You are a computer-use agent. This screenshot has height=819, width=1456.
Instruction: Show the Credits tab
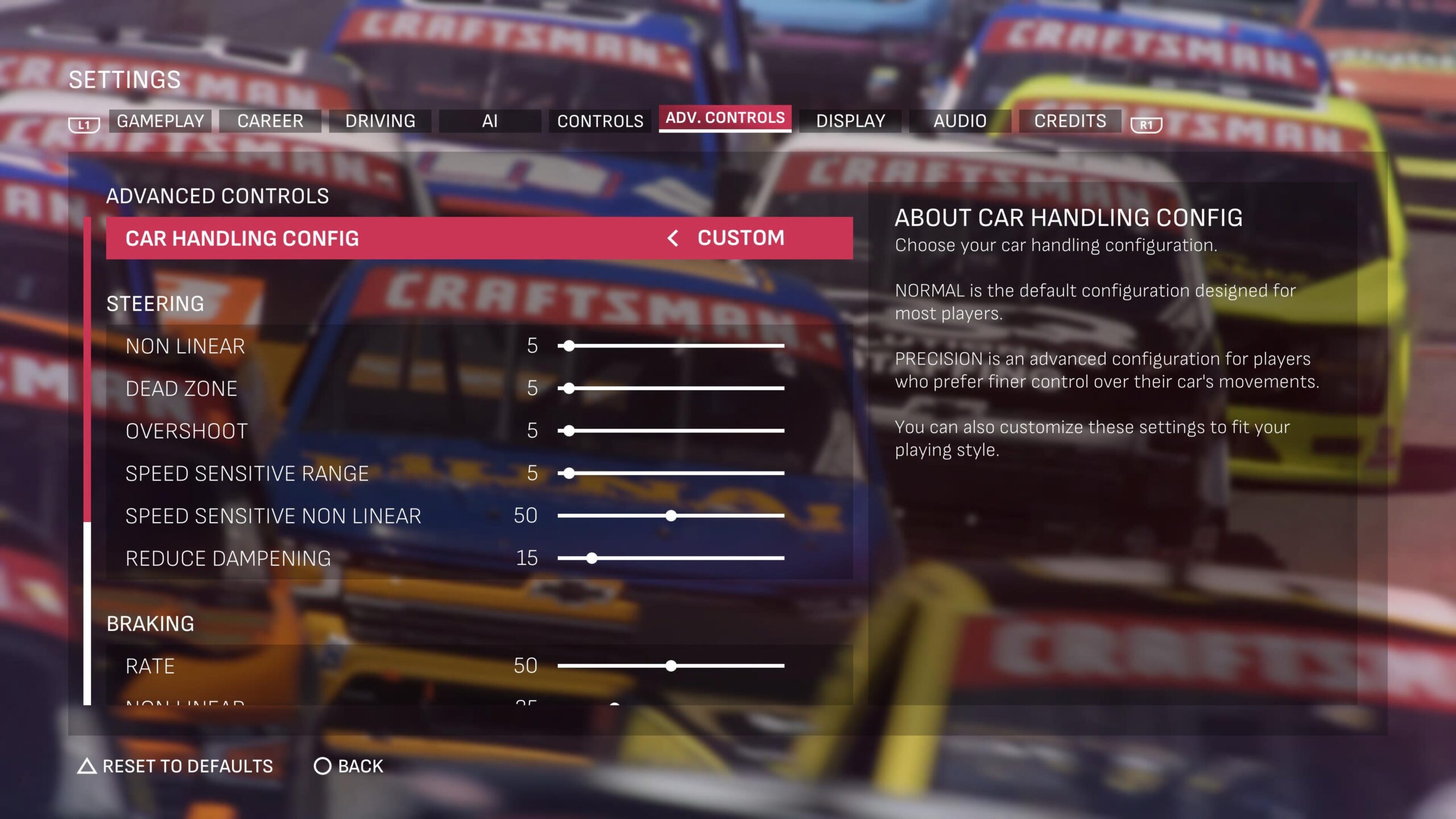click(1070, 121)
